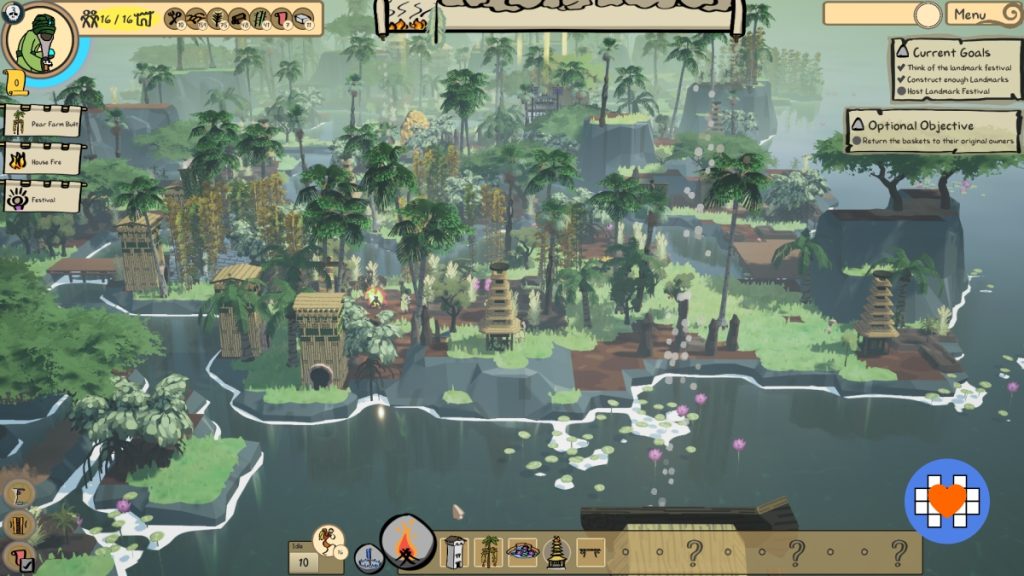Select the shaman leader portrait
This screenshot has height=576, width=1024.
point(38,37)
